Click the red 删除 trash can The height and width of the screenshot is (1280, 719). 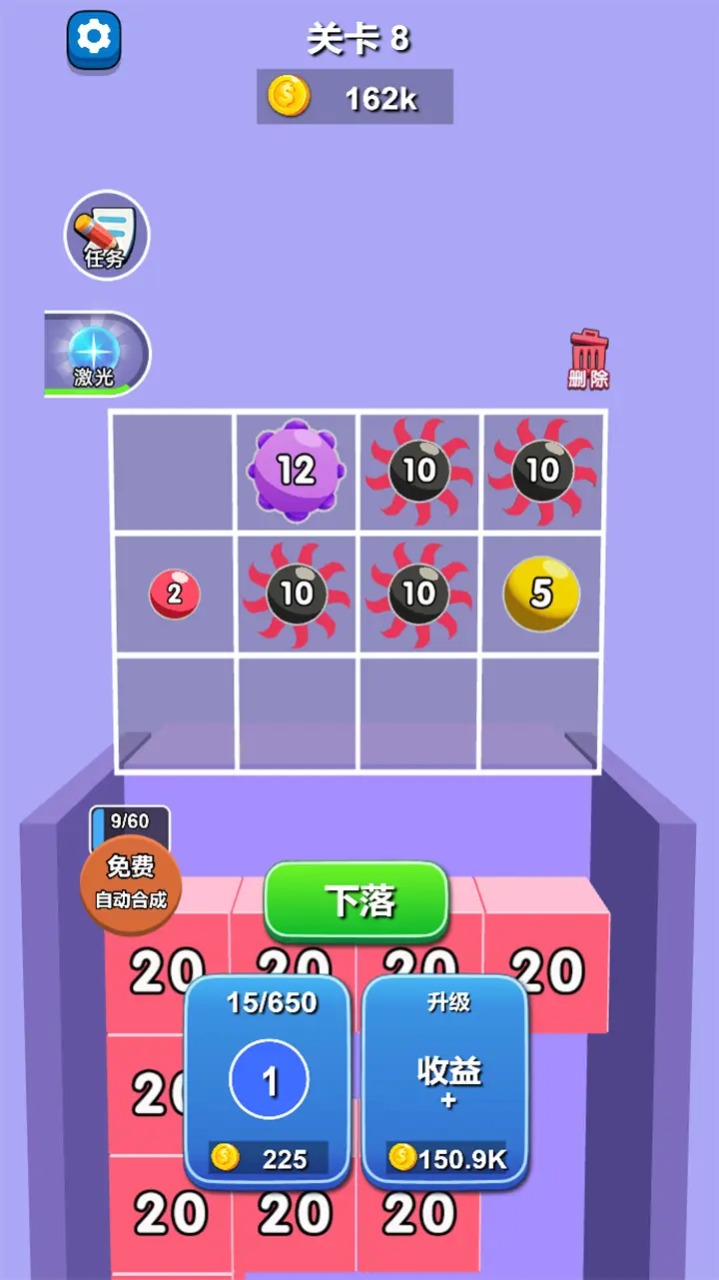(x=589, y=359)
